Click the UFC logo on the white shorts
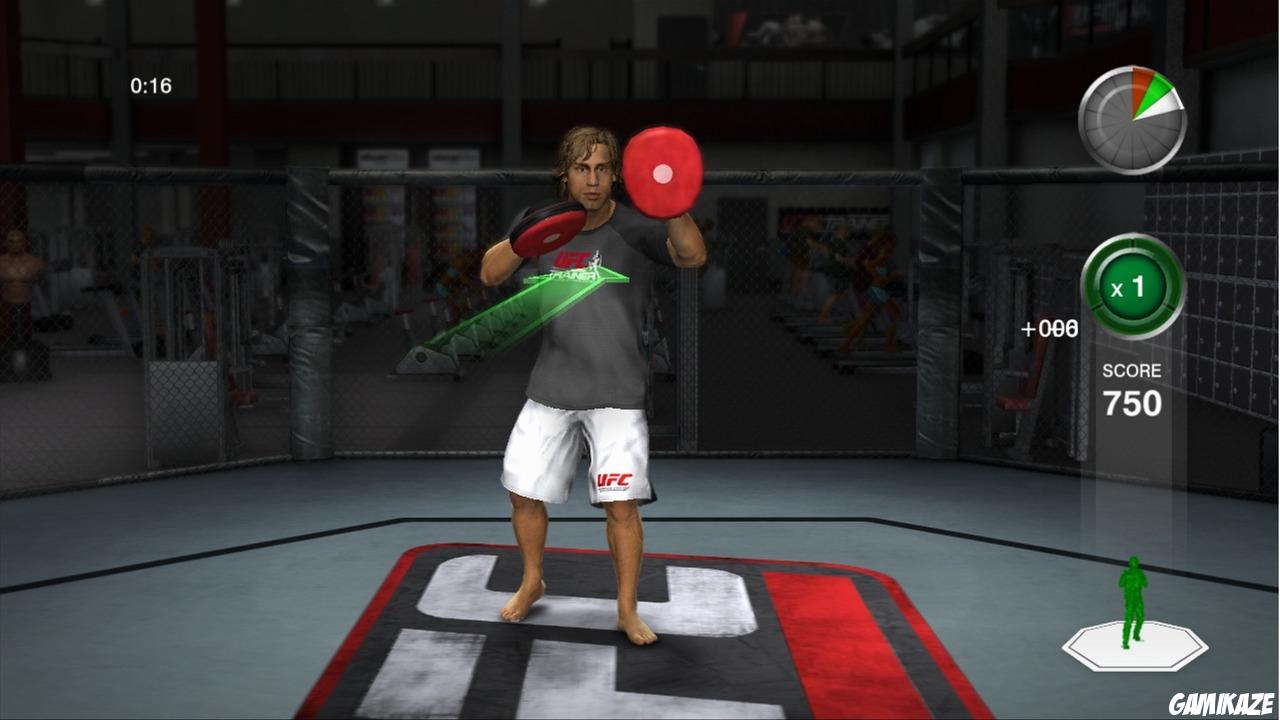Image resolution: width=1280 pixels, height=720 pixels. pyautogui.click(x=613, y=478)
